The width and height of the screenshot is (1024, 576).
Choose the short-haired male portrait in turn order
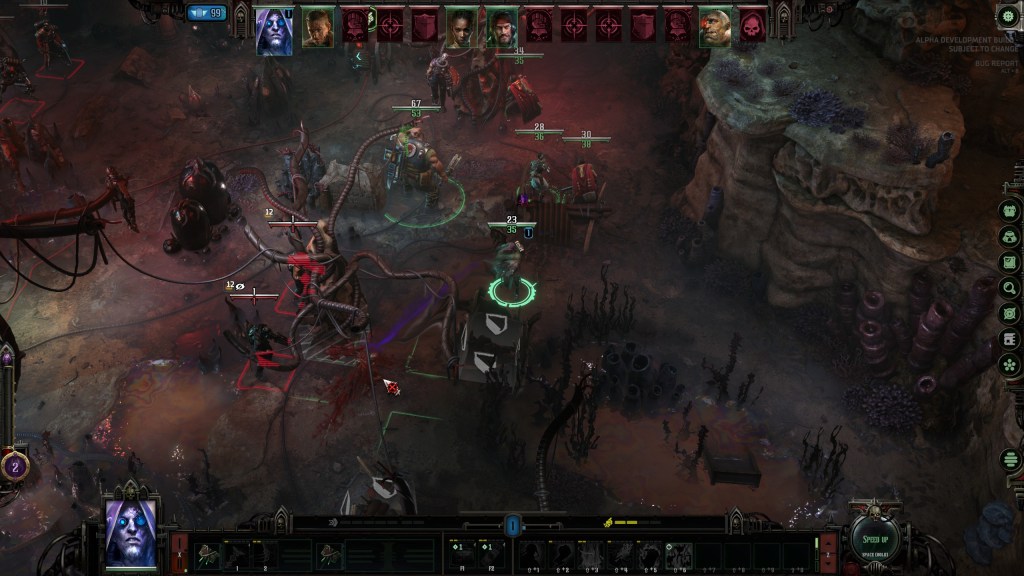[318, 25]
